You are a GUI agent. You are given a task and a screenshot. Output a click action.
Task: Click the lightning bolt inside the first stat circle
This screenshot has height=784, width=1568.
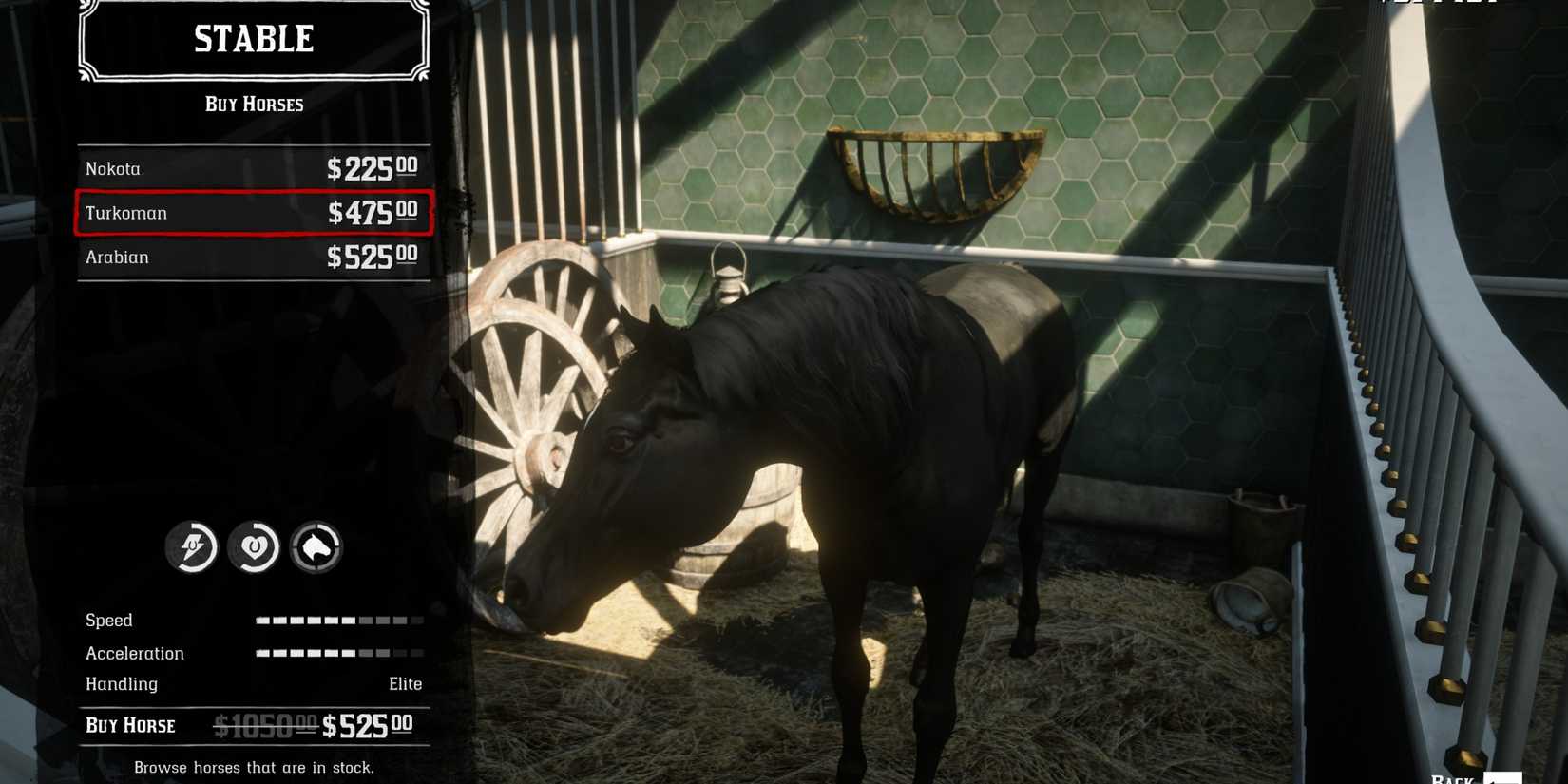point(193,547)
